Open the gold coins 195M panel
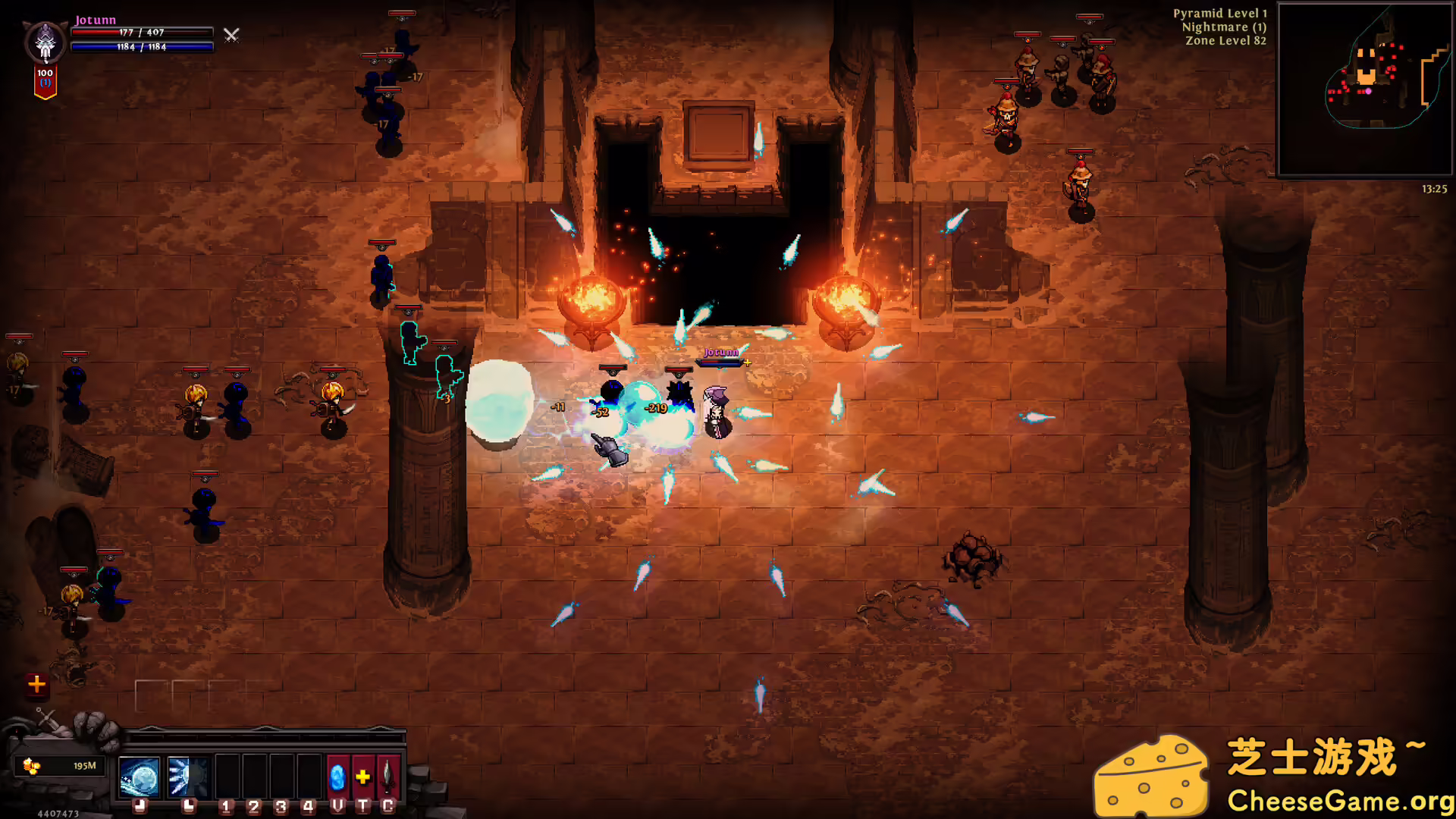Image resolution: width=1456 pixels, height=819 pixels. pos(61,766)
